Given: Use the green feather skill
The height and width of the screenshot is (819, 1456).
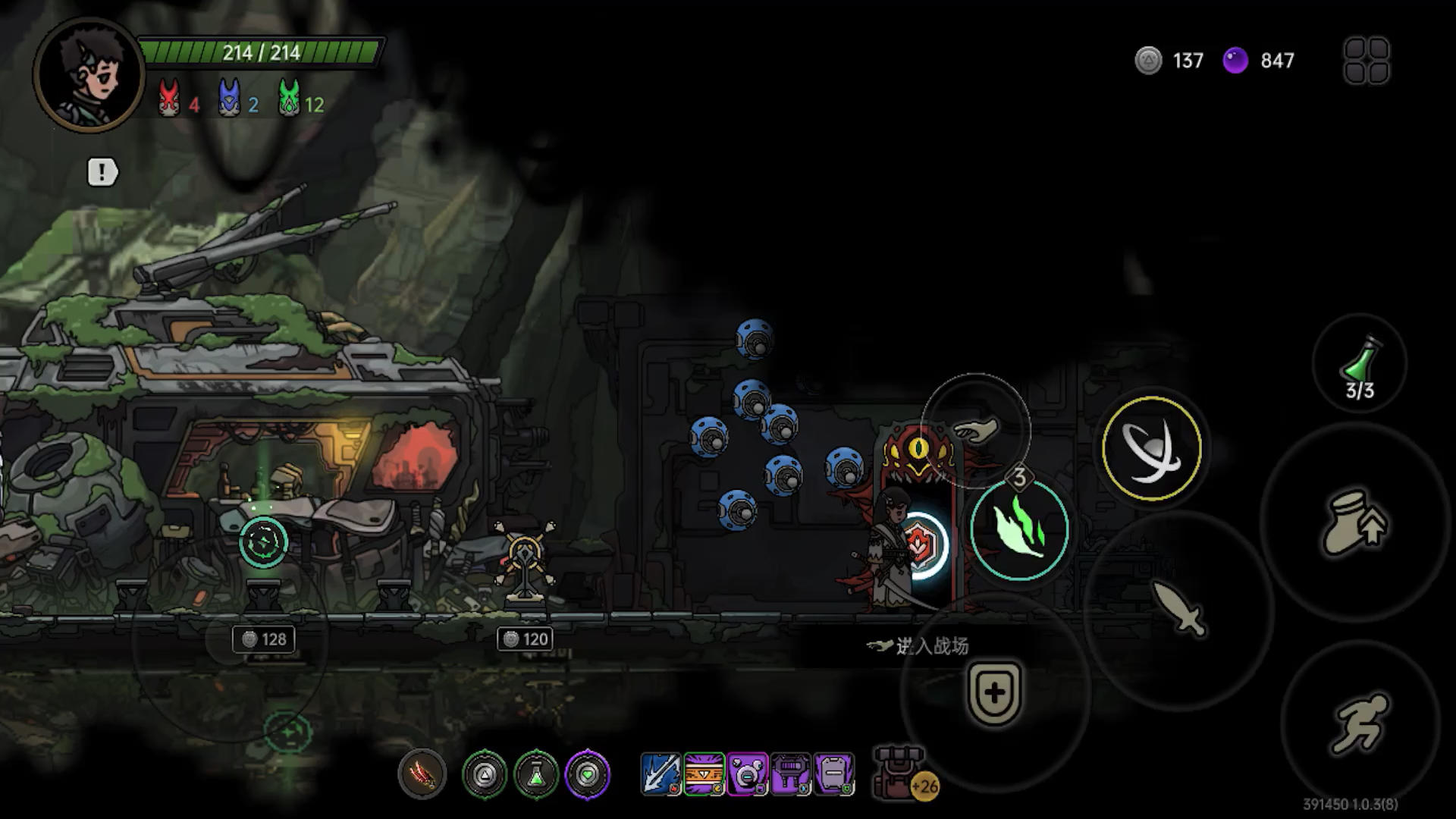Looking at the screenshot, I should coord(1020,529).
